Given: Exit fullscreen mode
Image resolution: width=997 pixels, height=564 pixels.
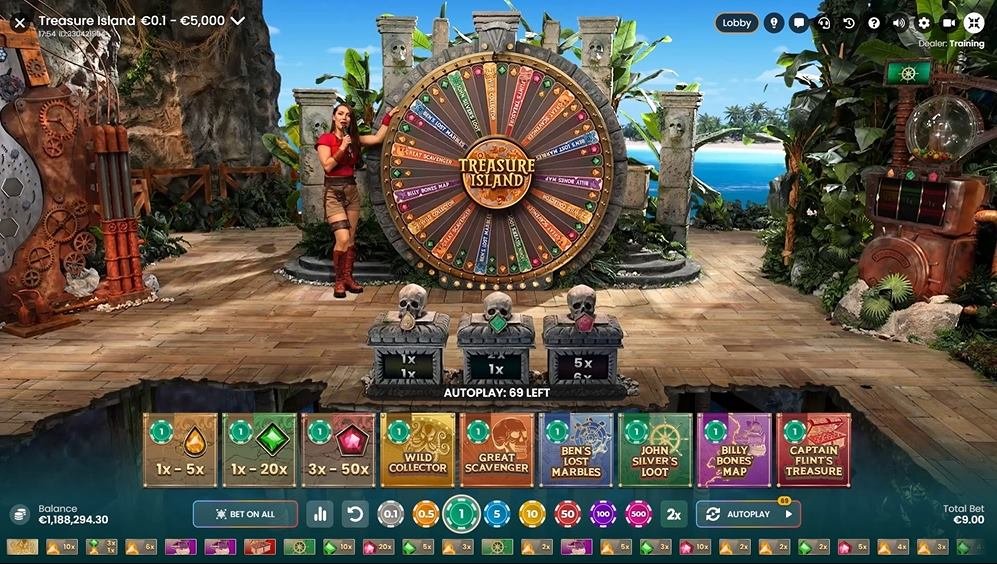Looking at the screenshot, I should pos(974,22).
